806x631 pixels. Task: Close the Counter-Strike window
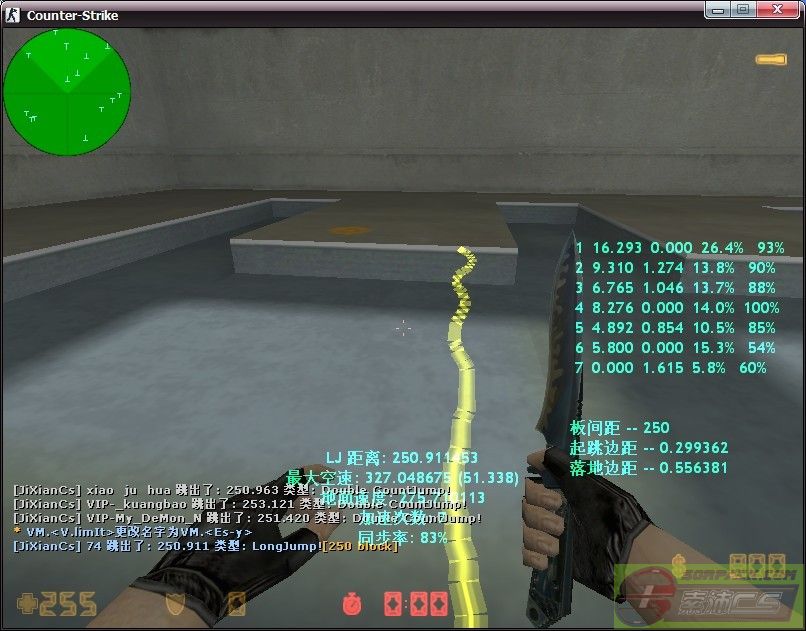(x=775, y=9)
